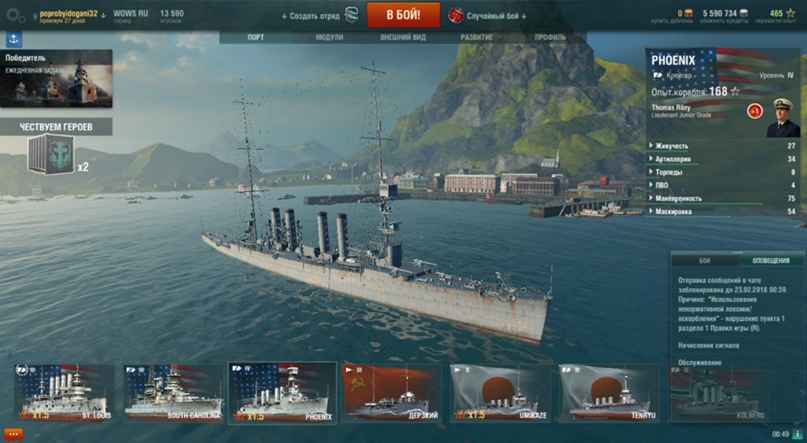Switch to the Бои notifications tab
807x443 pixels.
tap(704, 259)
